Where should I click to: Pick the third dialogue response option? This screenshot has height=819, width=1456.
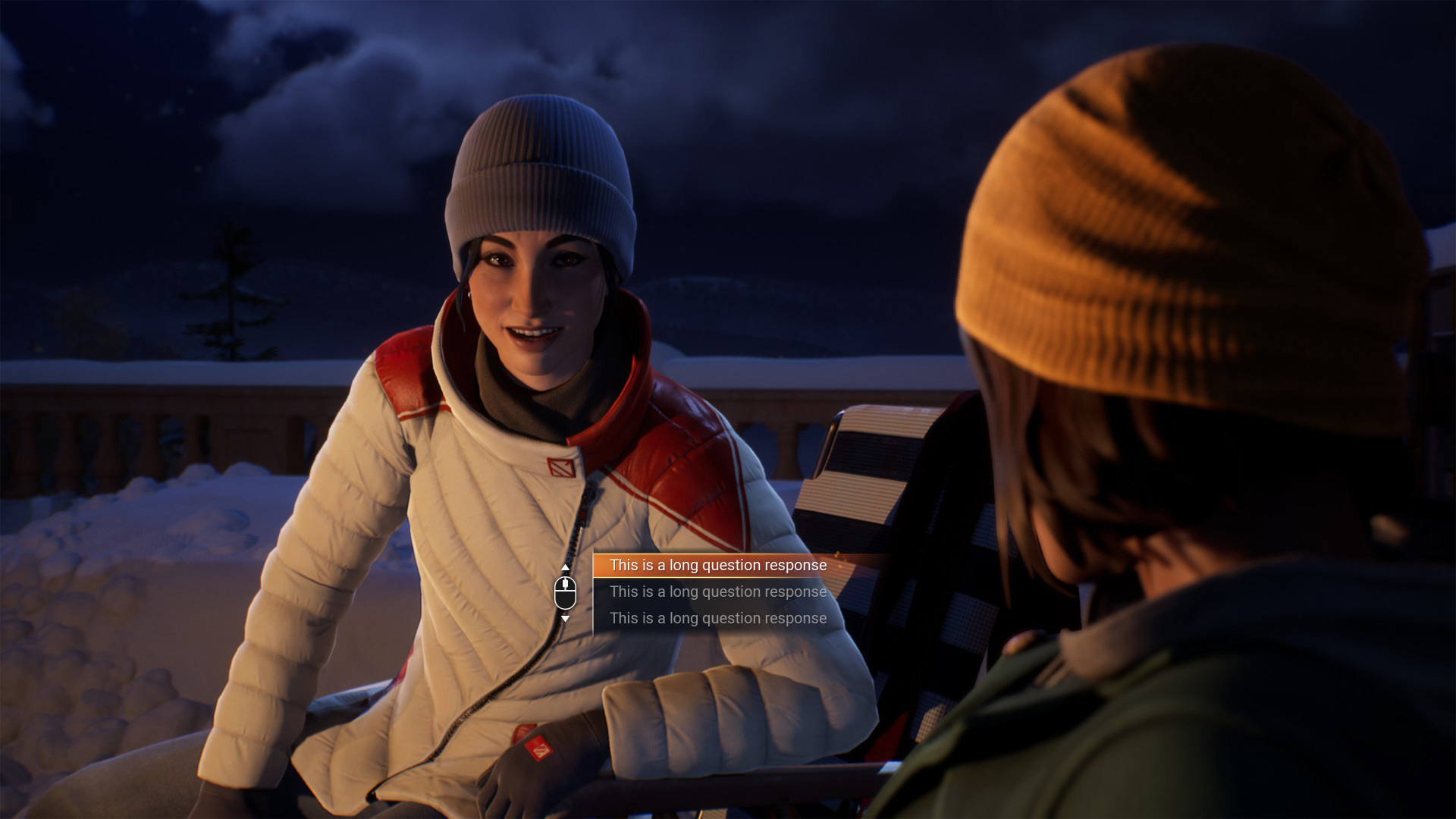coord(717,619)
